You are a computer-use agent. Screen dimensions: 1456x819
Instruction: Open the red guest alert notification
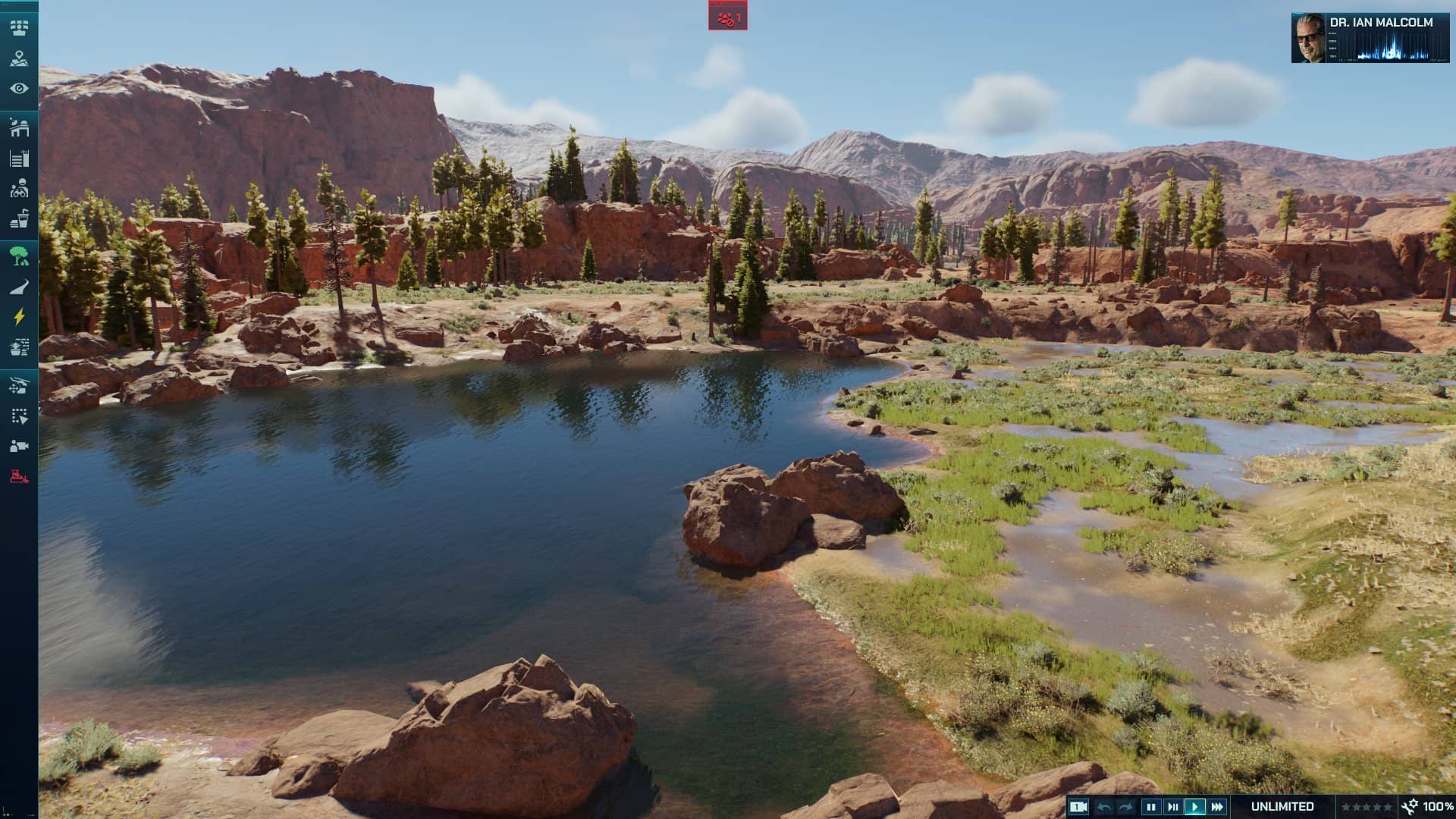click(x=728, y=17)
